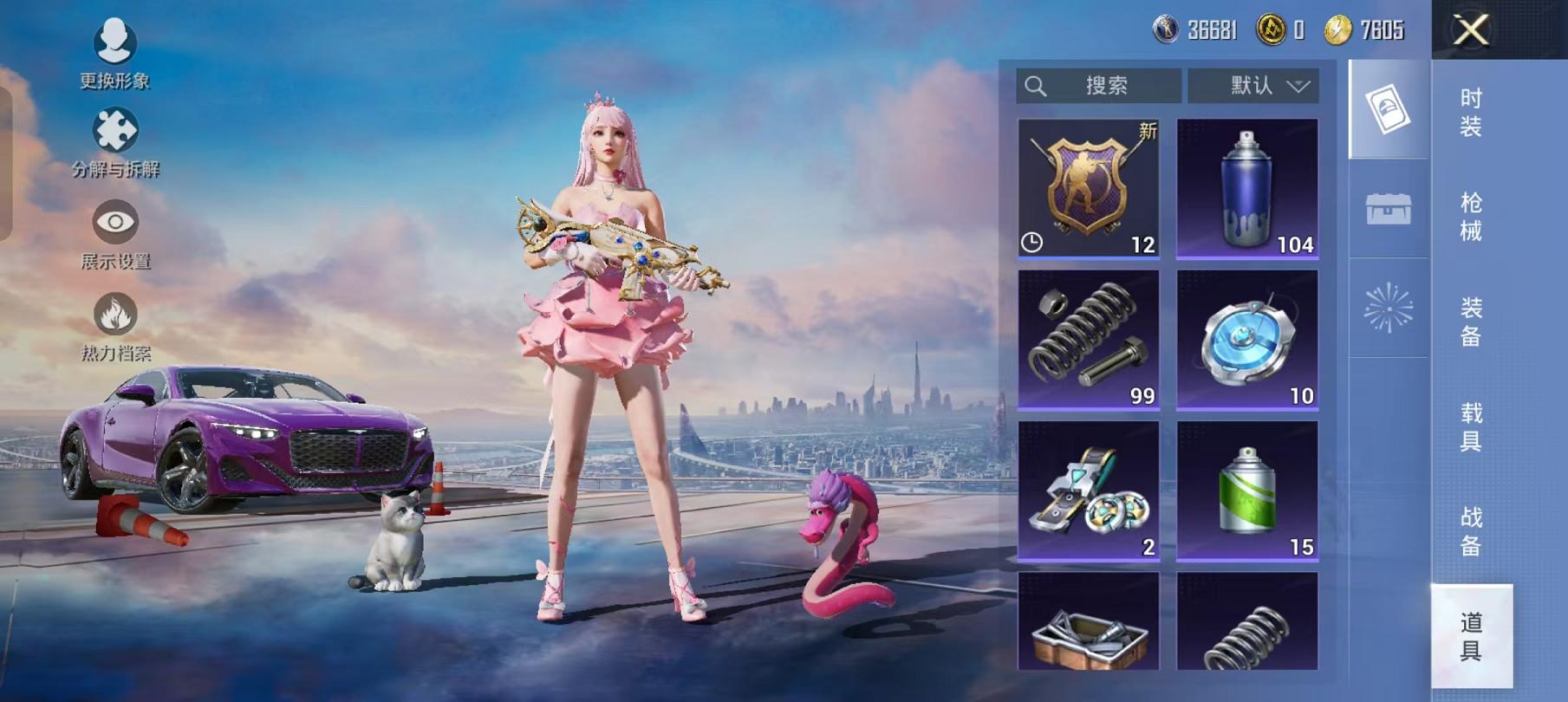Tap the search magnifier icon
1568x702 pixels.
1035,85
